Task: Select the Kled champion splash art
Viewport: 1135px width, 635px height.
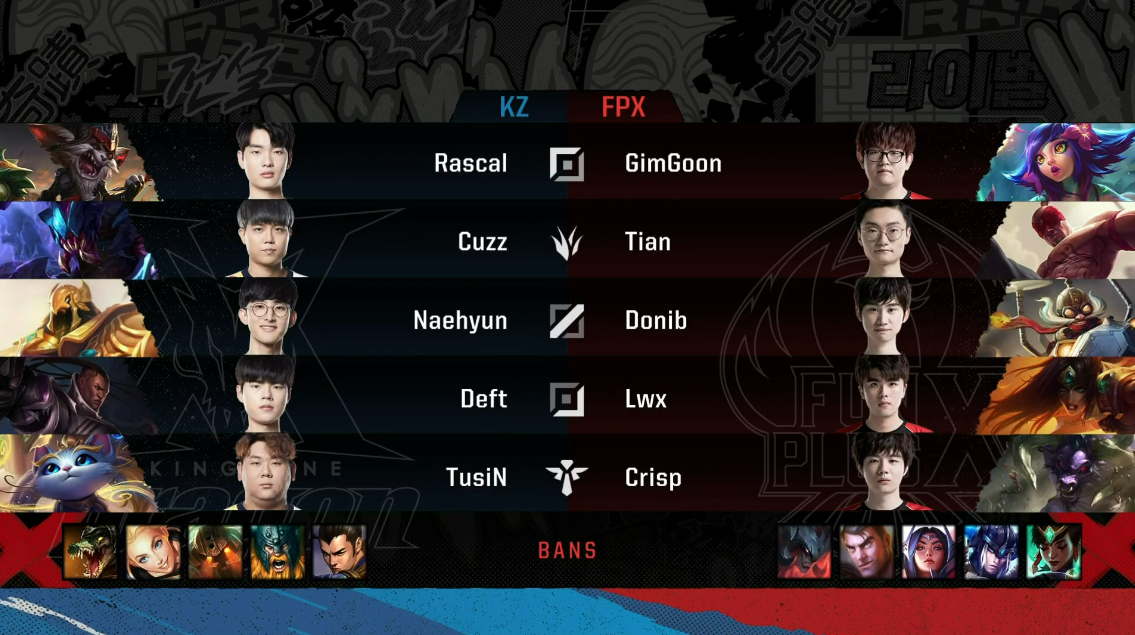Action: (x=70, y=162)
